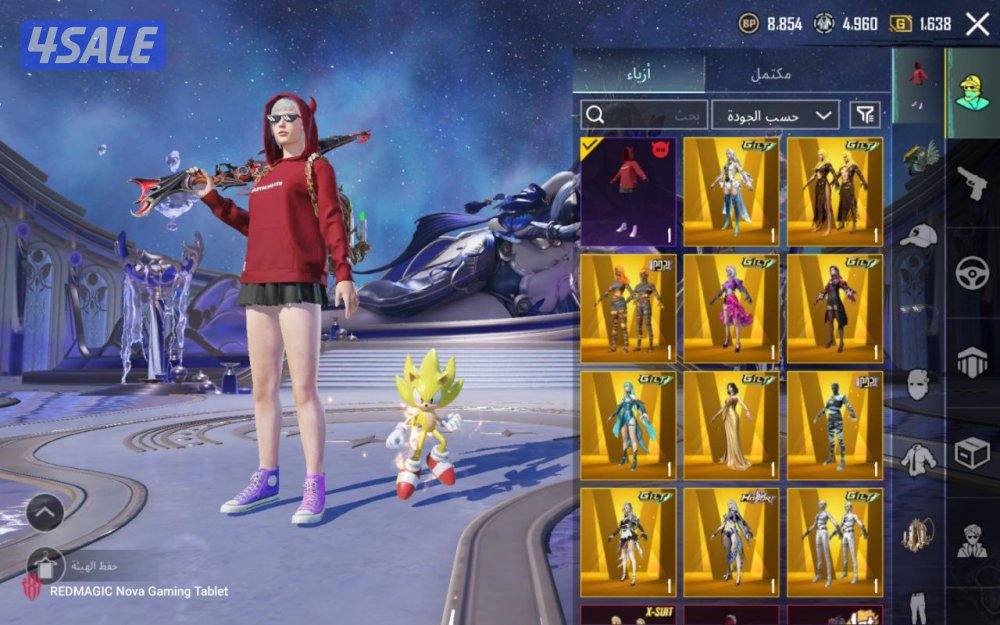Select the pink dress outfit tile
Image resolution: width=1000 pixels, height=625 pixels.
[x=732, y=308]
